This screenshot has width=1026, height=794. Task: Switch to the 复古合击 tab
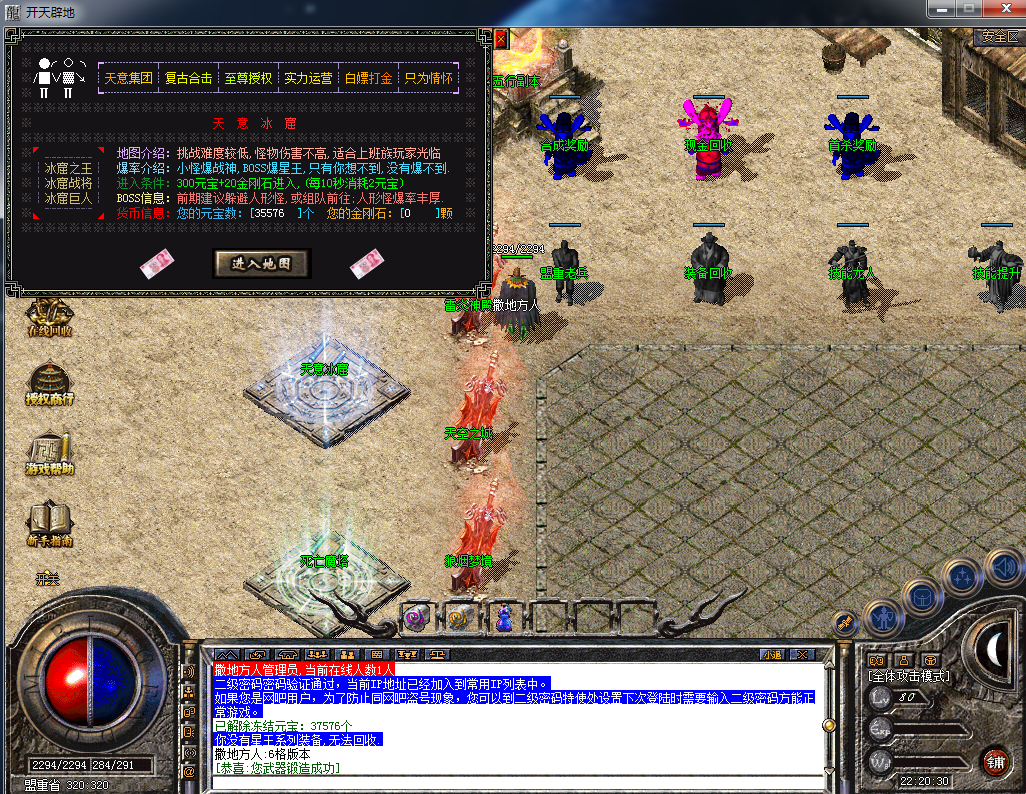point(189,78)
